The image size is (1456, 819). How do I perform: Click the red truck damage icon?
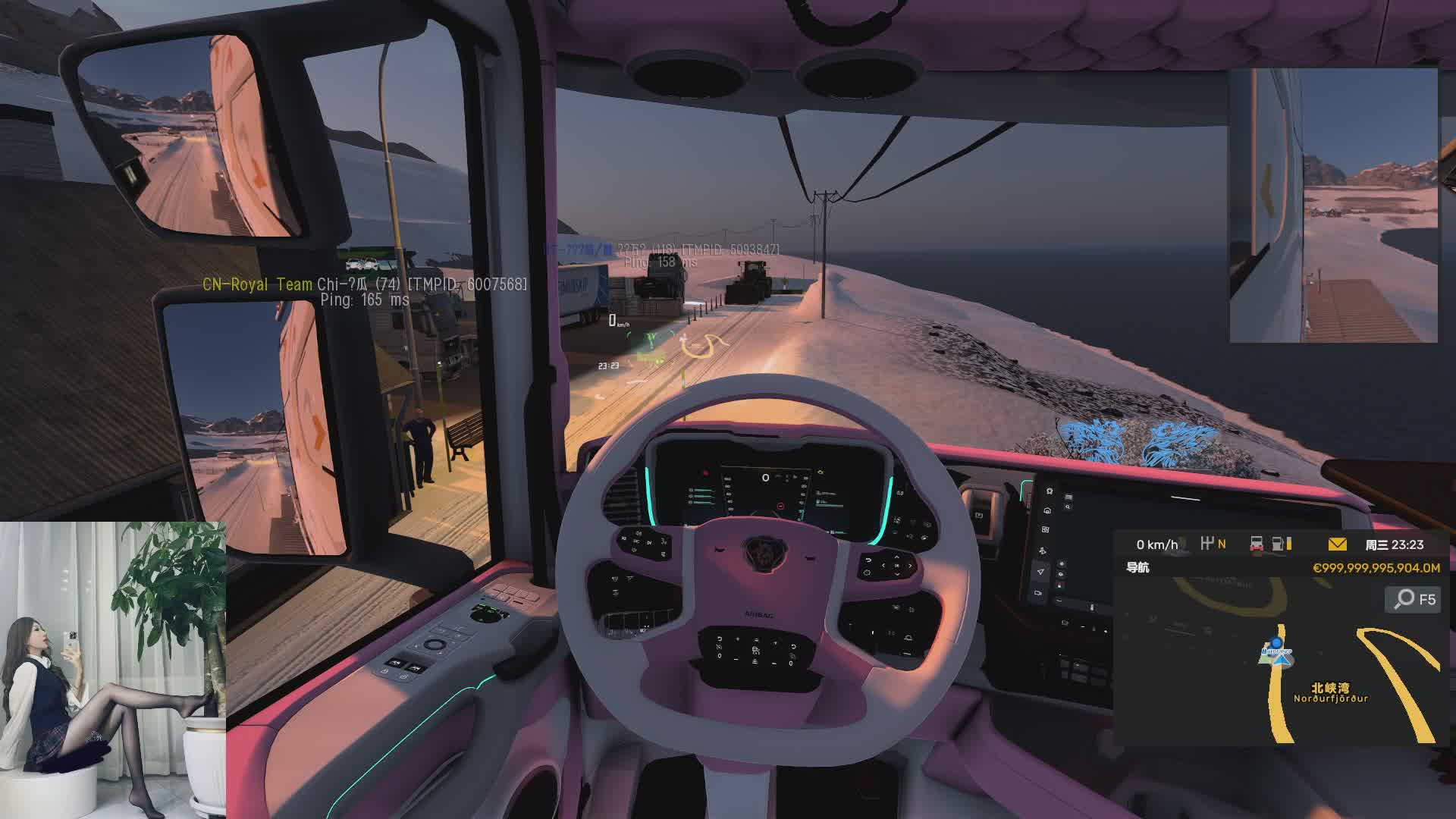click(x=1257, y=544)
